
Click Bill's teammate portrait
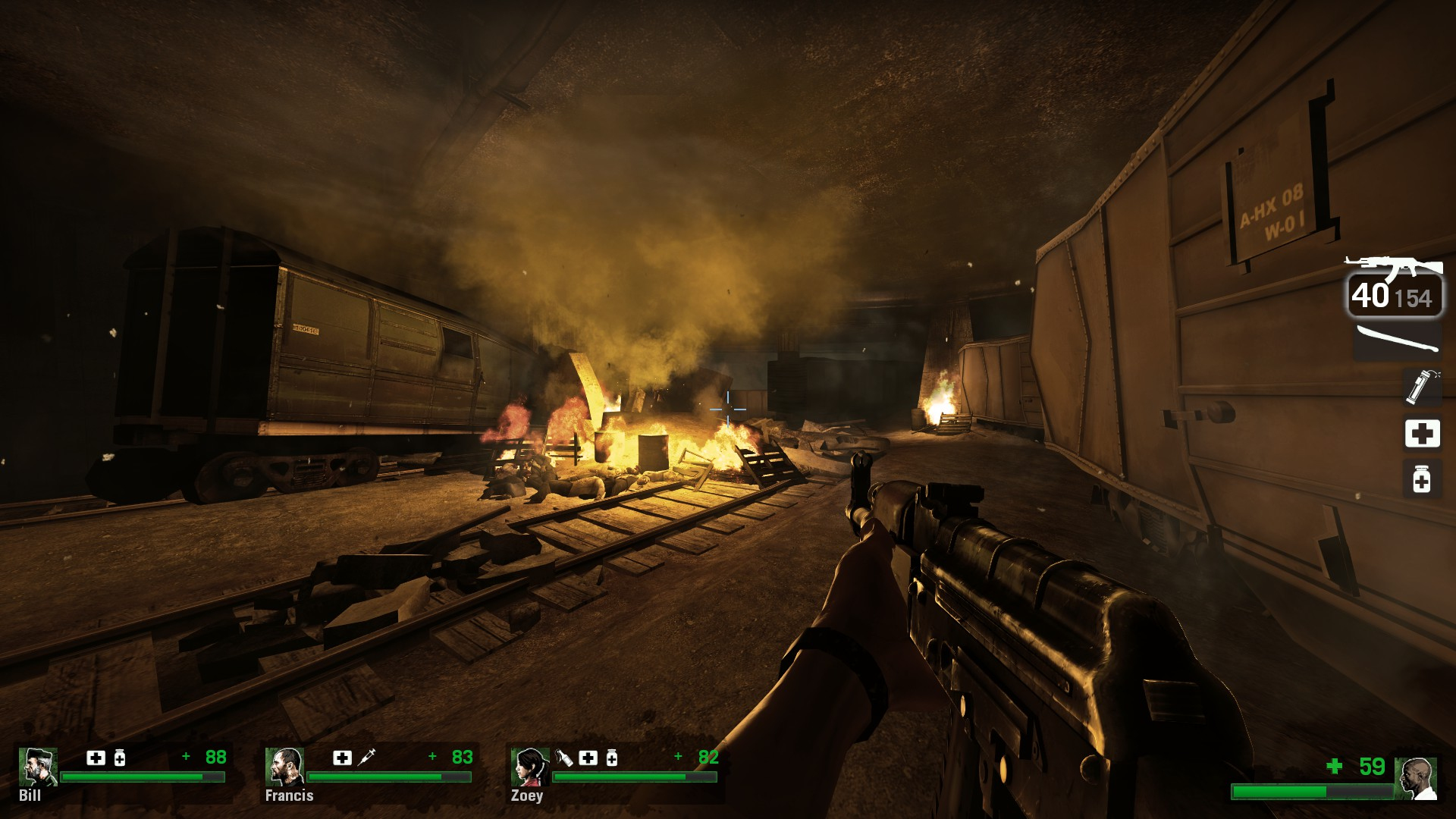(38, 767)
